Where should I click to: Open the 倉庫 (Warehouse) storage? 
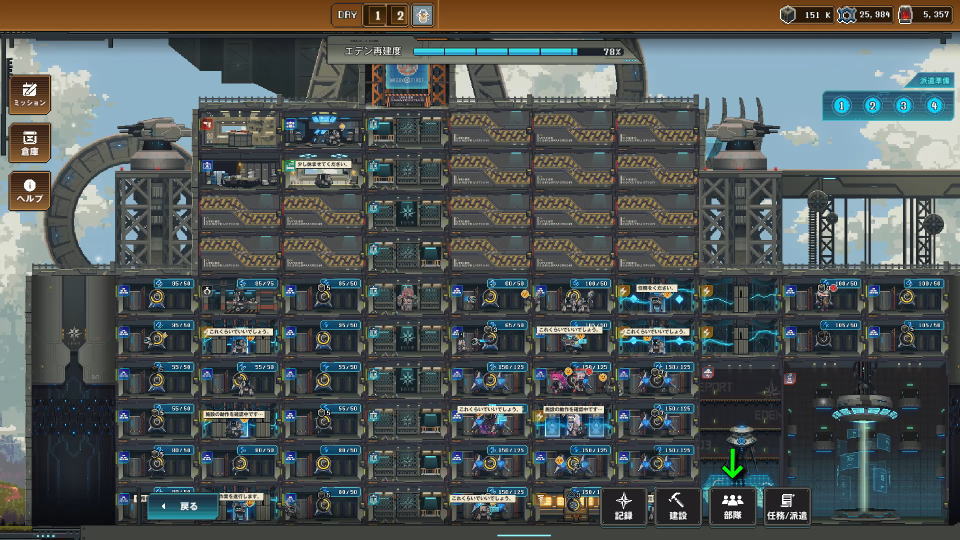[30, 142]
